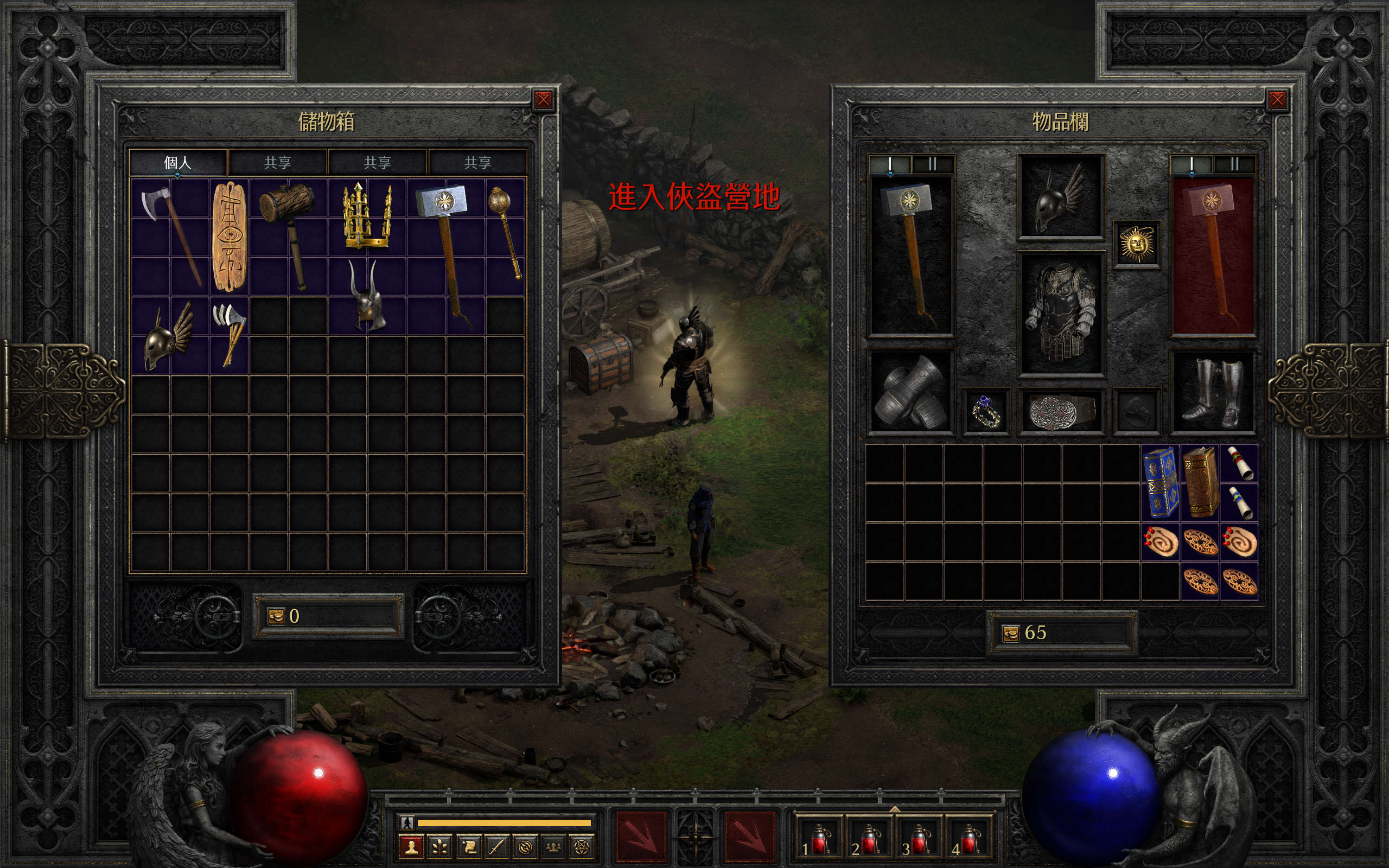This screenshot has width=1389, height=868.
Task: Grab the horned helm in the stash
Action: pos(366,295)
